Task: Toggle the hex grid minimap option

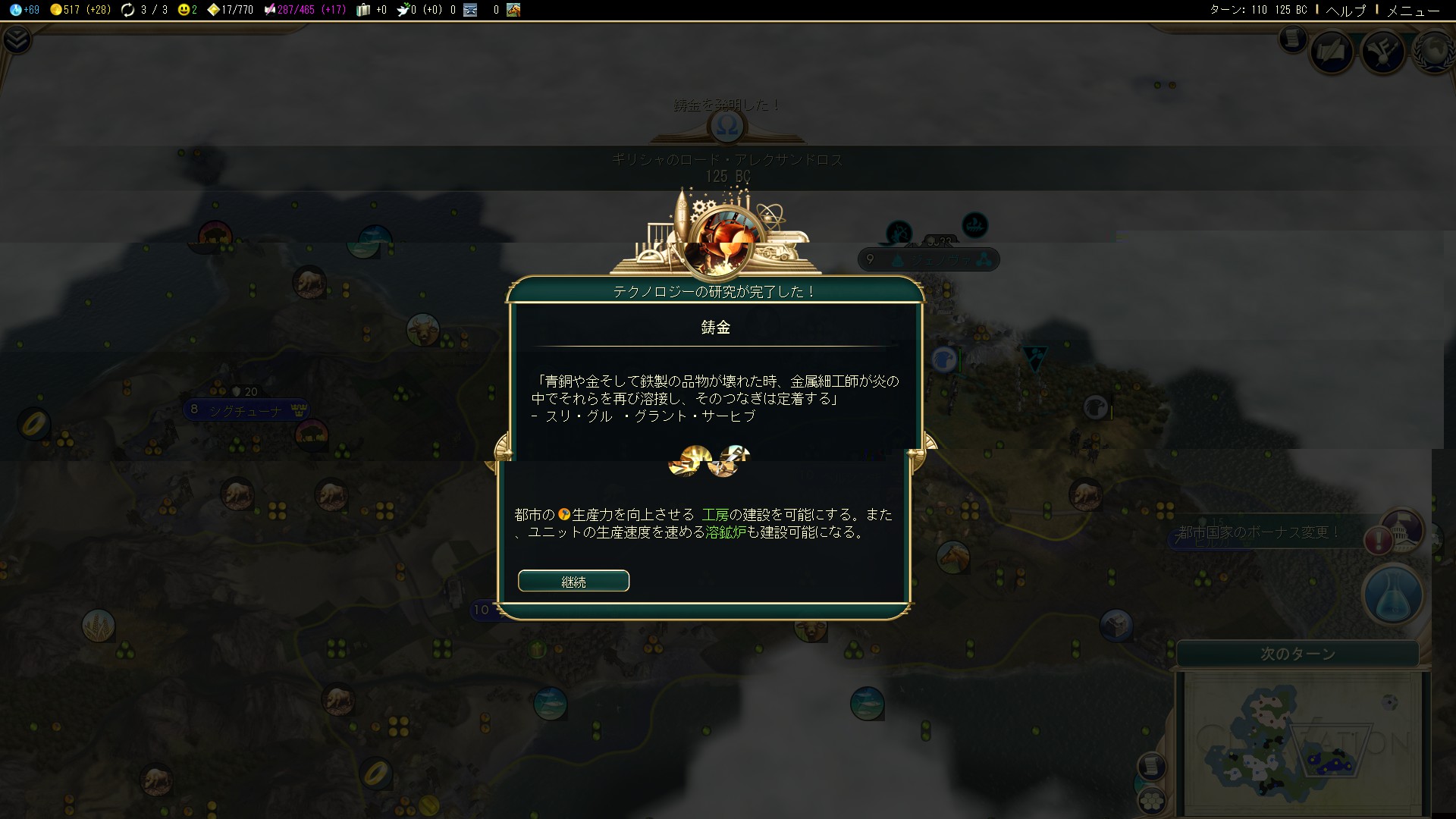Action: tap(1151, 800)
